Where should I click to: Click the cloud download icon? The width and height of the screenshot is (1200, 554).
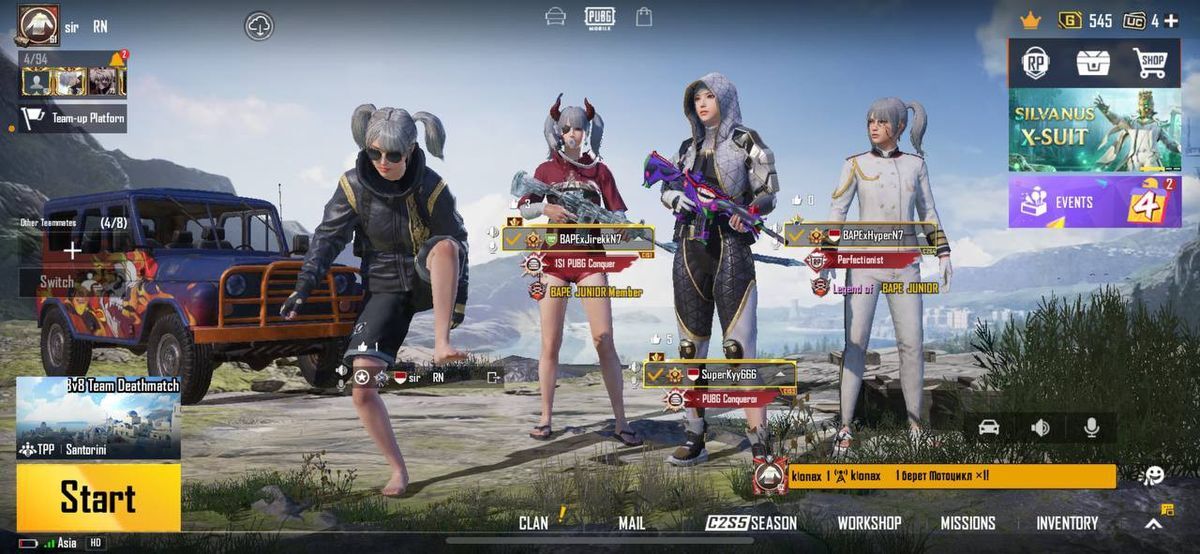[259, 26]
